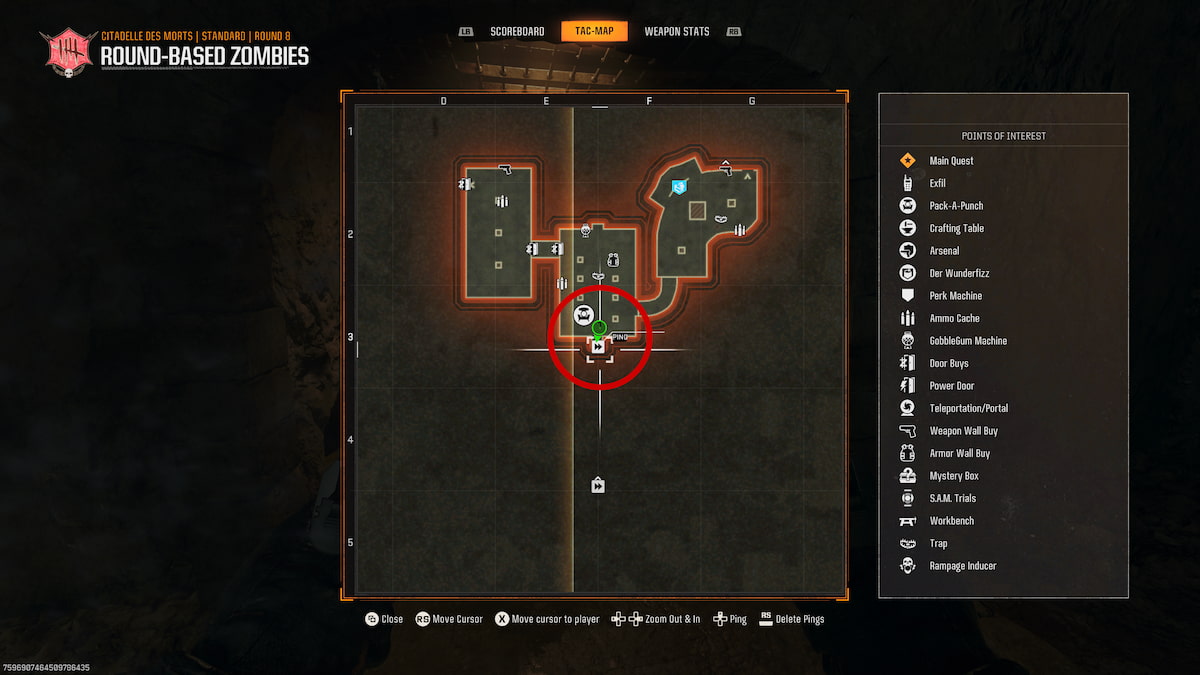The image size is (1200, 675).
Task: Click the Rampage Inducer legend entry
Action: (x=962, y=566)
